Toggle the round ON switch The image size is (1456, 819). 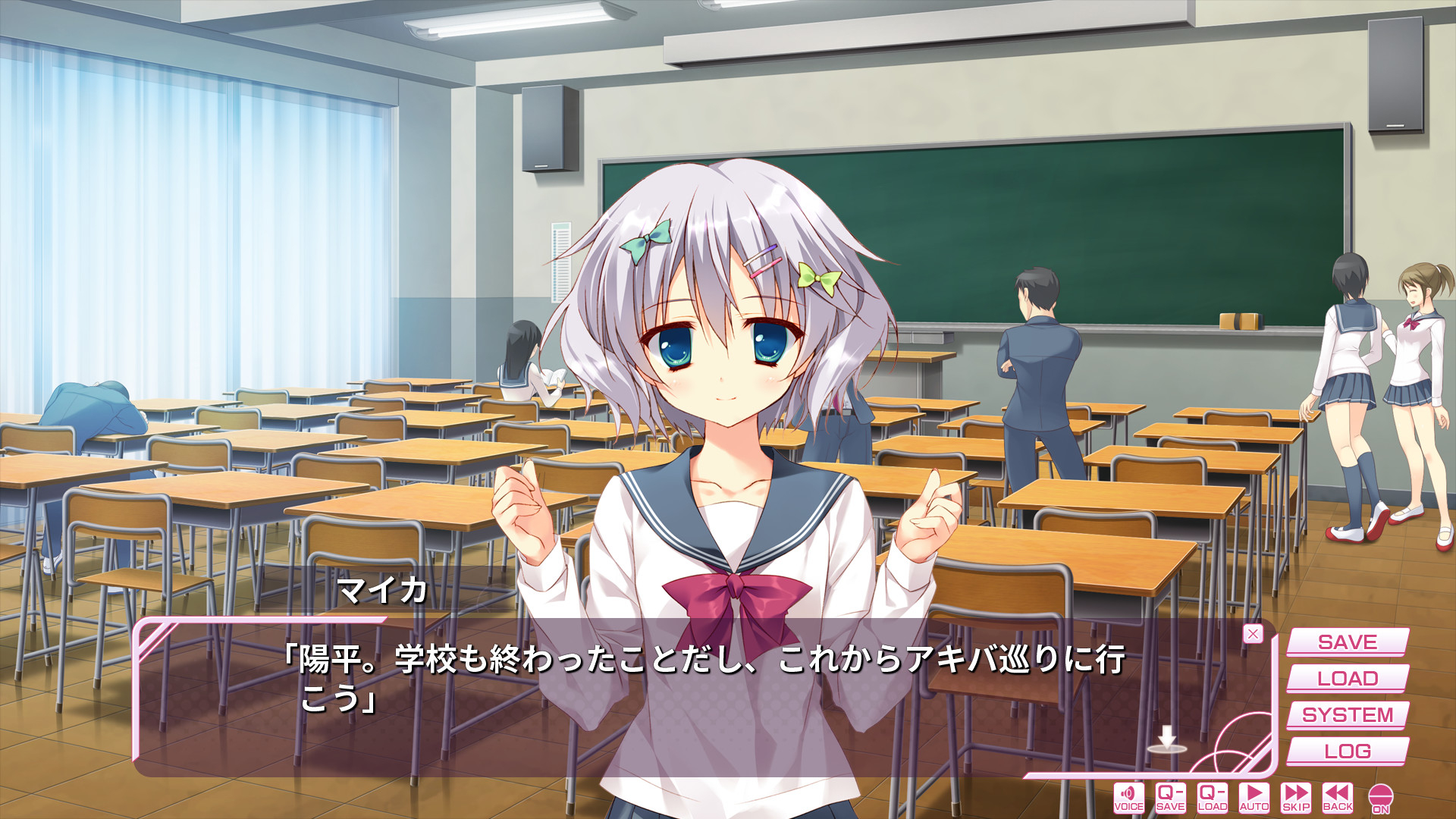[1381, 799]
